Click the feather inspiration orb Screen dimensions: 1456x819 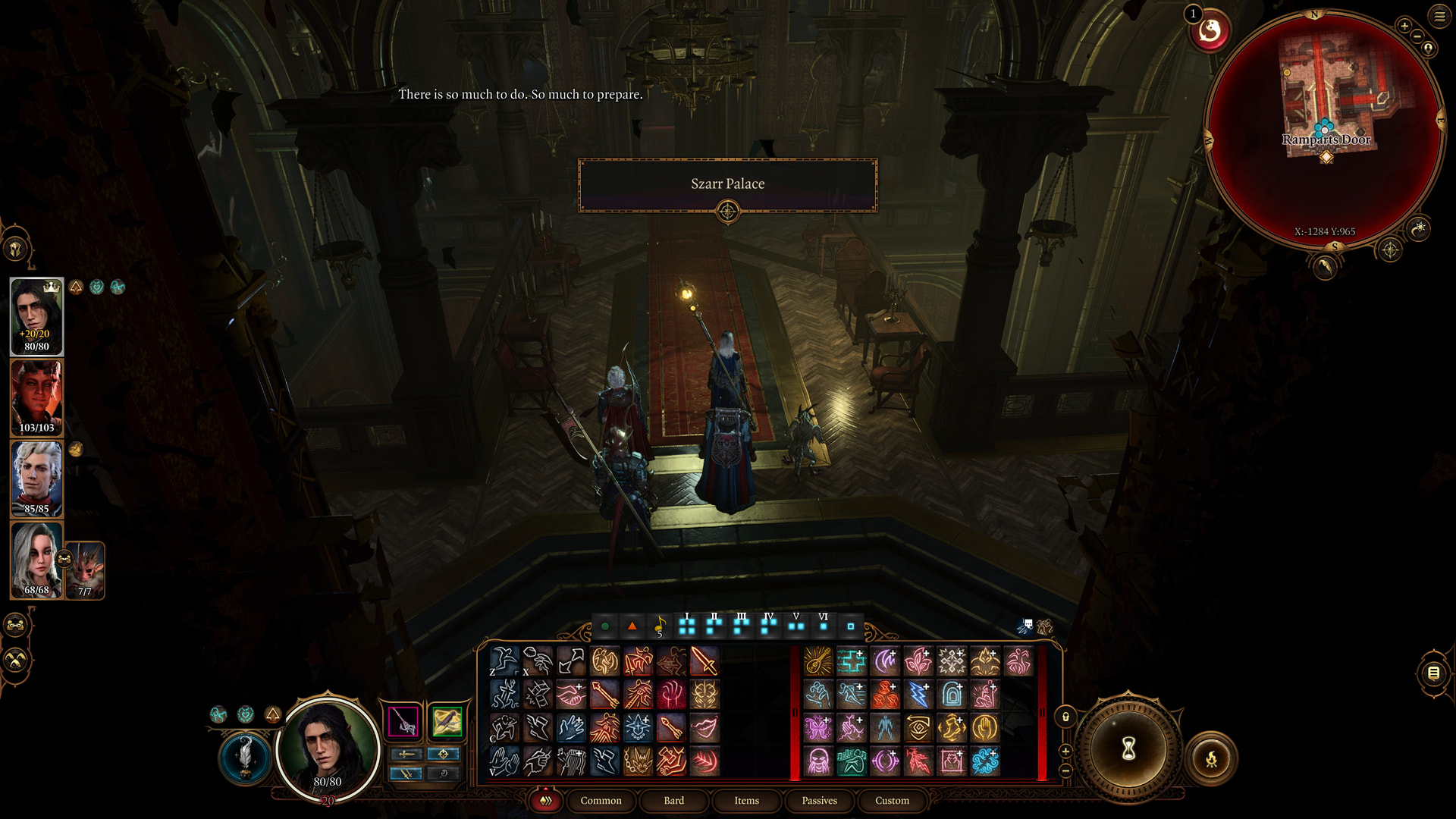coord(245,757)
